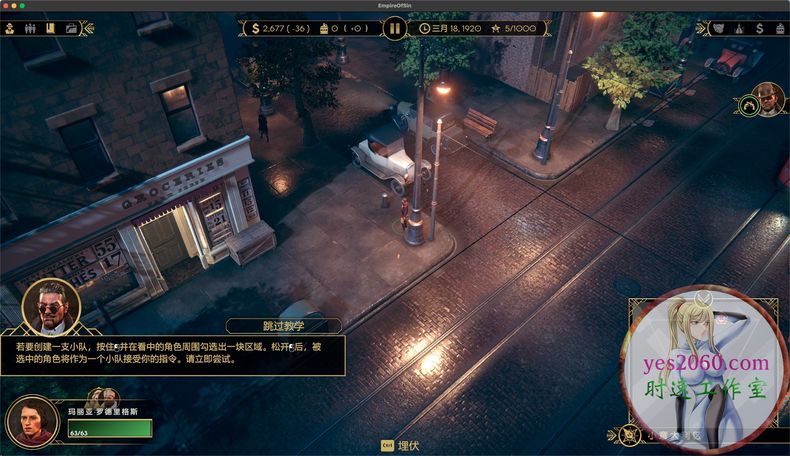Open the boss profile icon
The image size is (790, 456).
(x=9, y=28)
